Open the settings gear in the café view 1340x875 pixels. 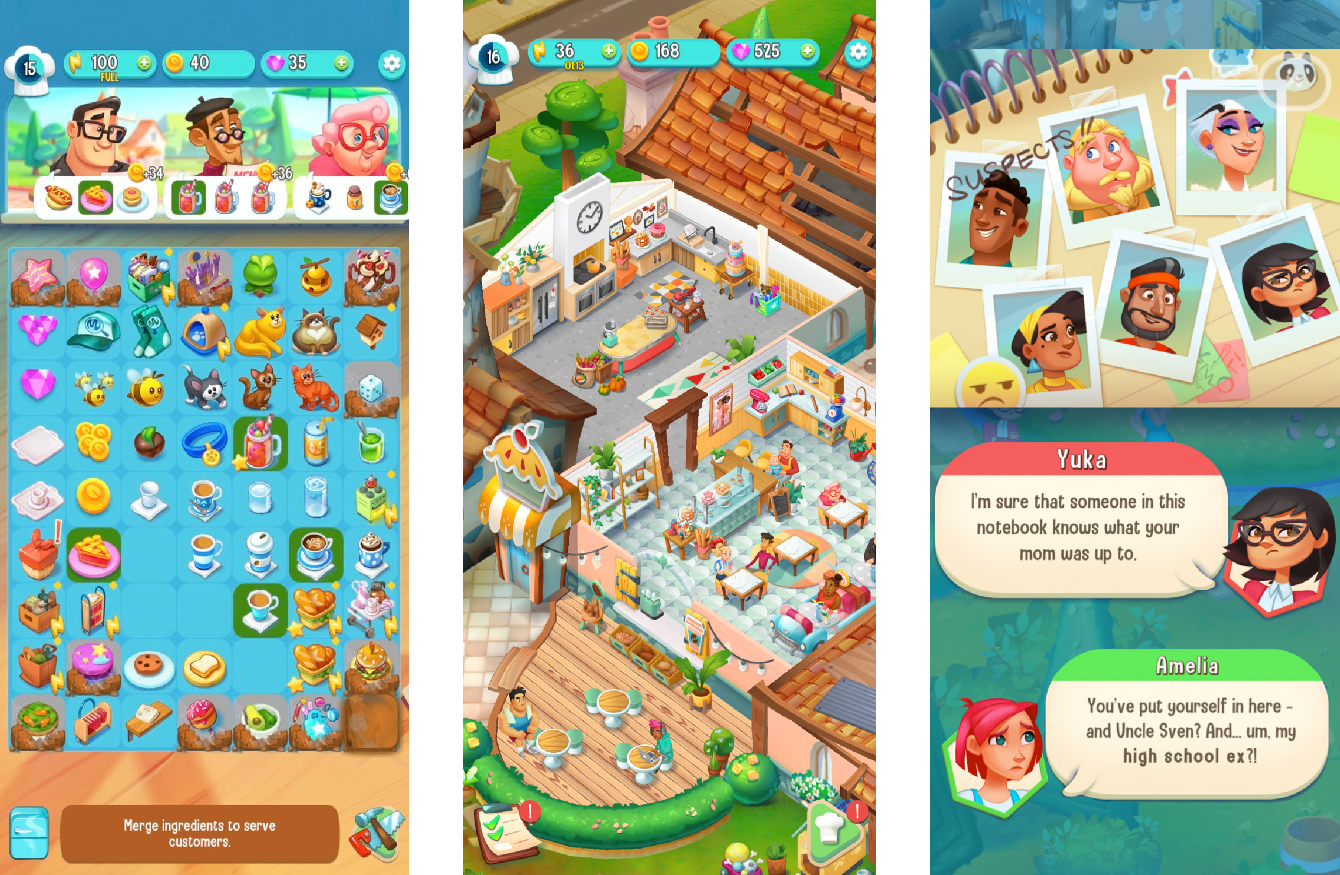pos(858,55)
